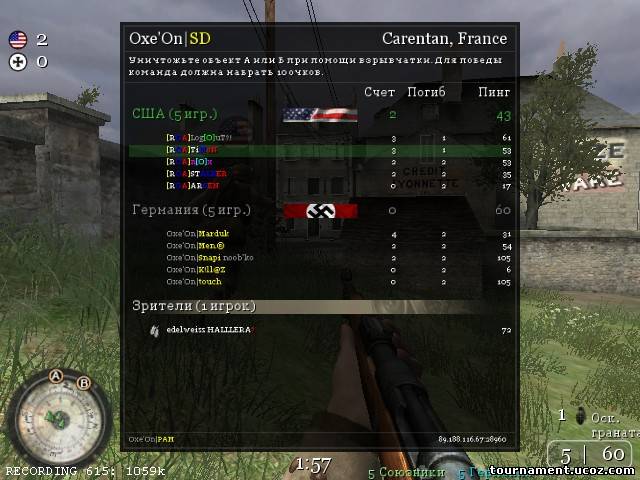Select objective B marker on compass
640x480 pixels.
coord(84,383)
